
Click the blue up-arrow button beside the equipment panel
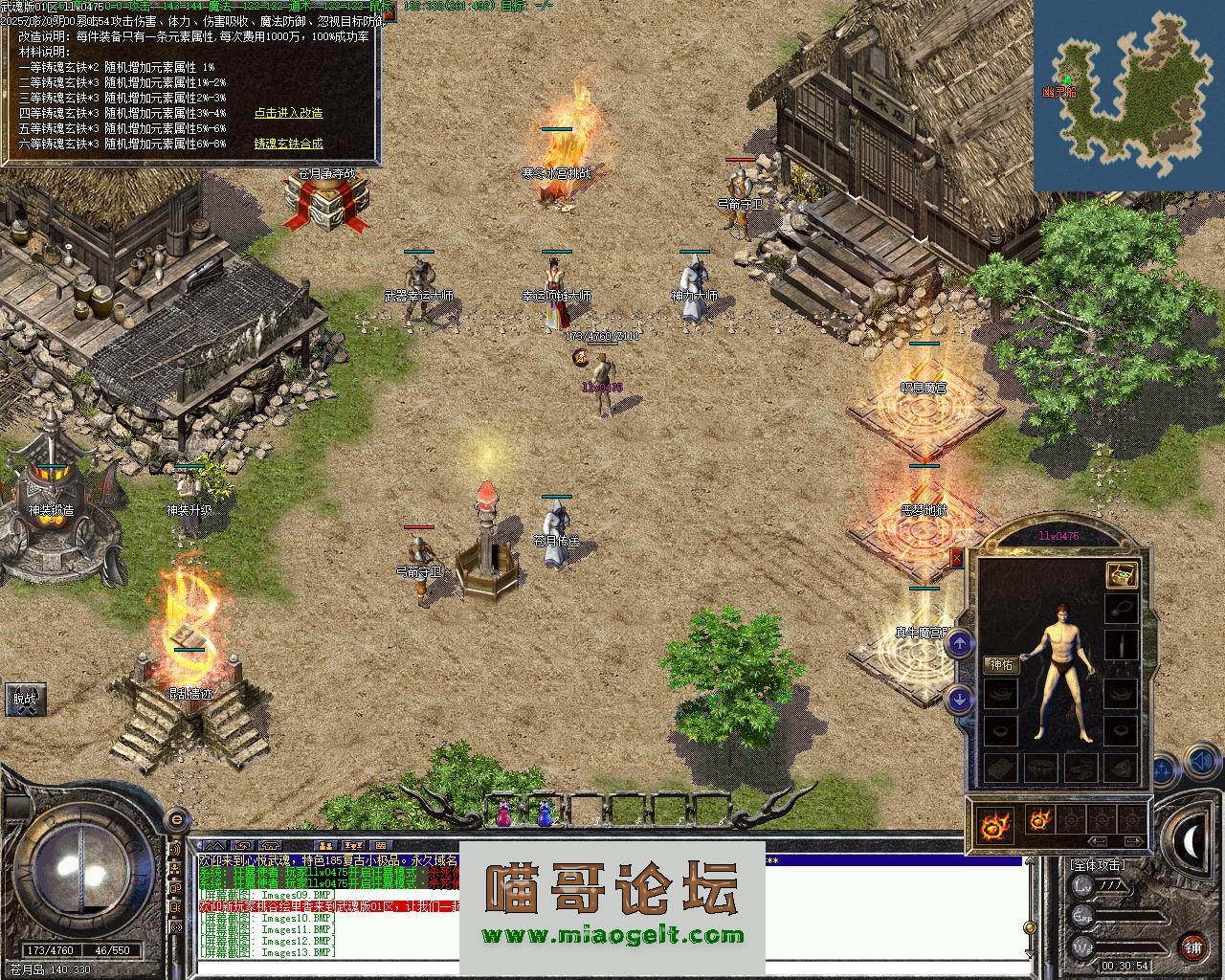click(960, 644)
